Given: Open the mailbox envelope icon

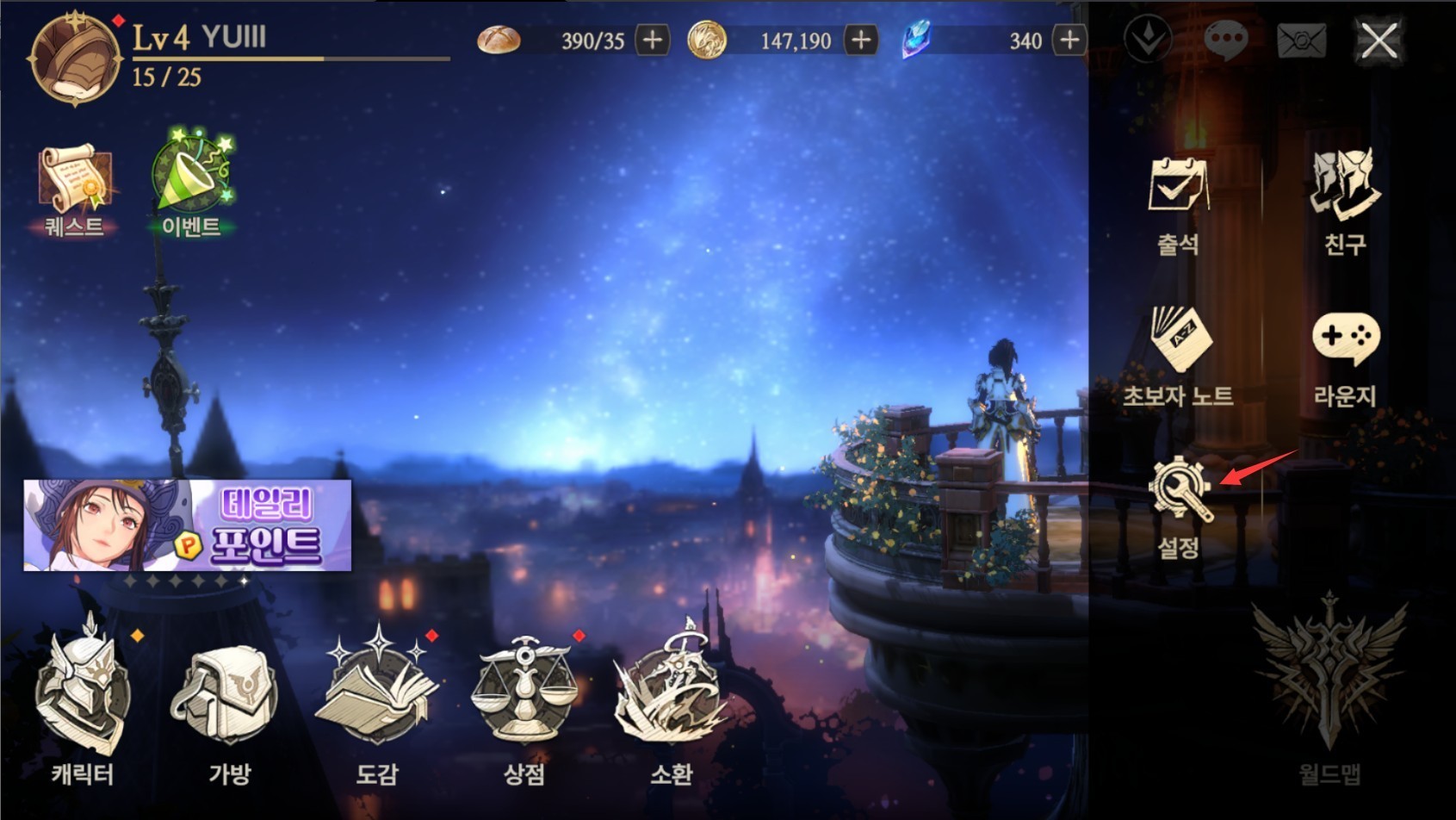Looking at the screenshot, I should [1302, 39].
